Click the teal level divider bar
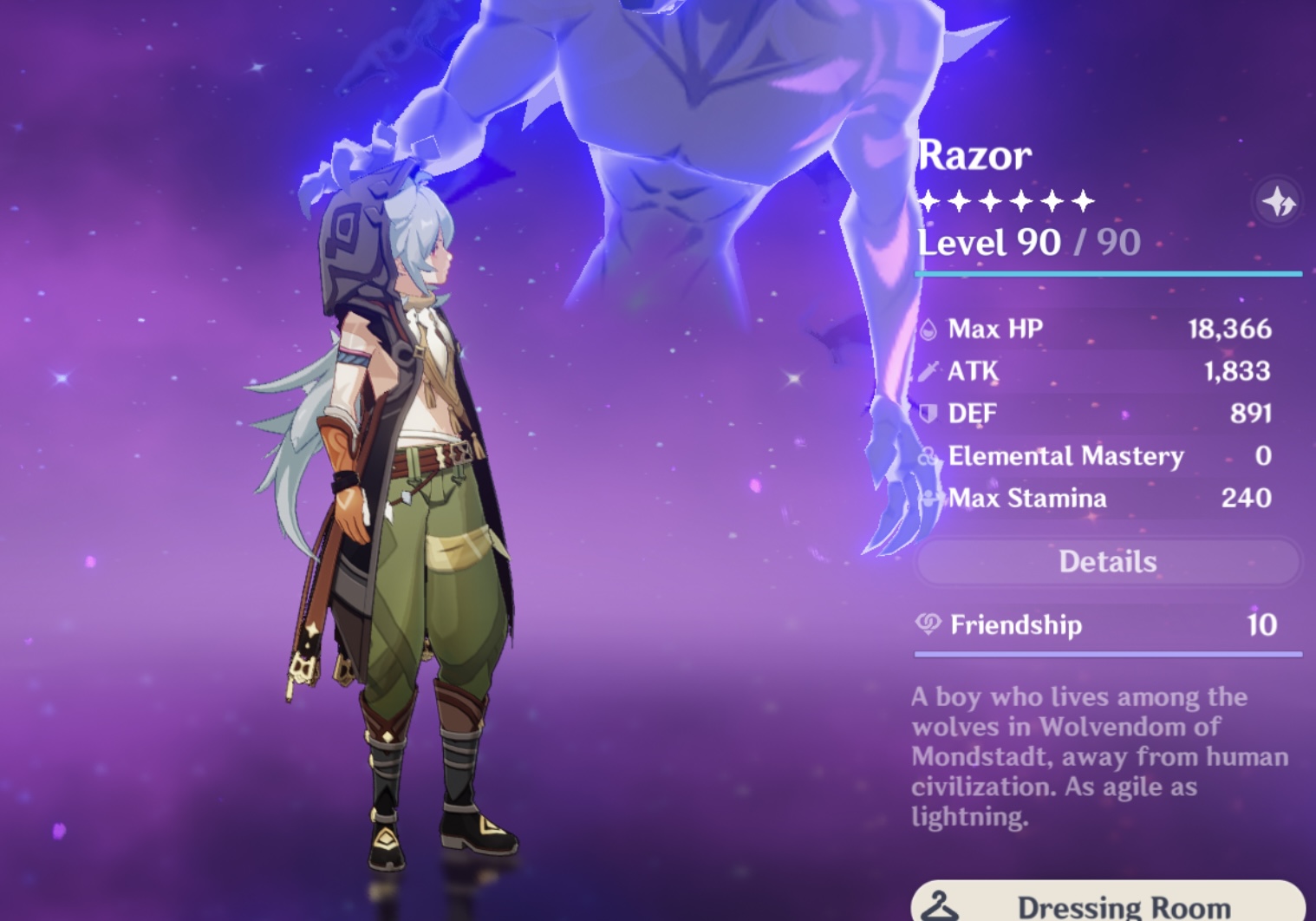Viewport: 1316px width, 921px height. [x=1110, y=275]
